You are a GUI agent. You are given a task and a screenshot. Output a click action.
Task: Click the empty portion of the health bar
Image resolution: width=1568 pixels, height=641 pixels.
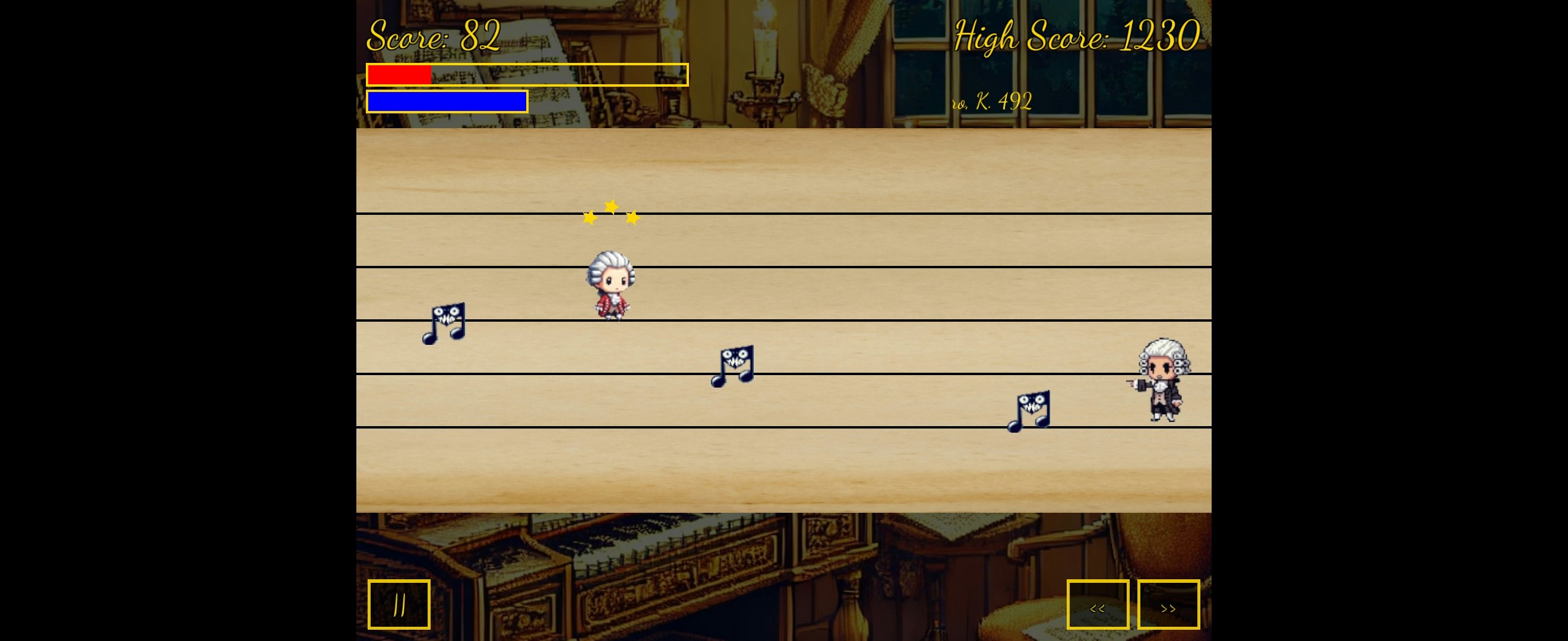pos(560,74)
